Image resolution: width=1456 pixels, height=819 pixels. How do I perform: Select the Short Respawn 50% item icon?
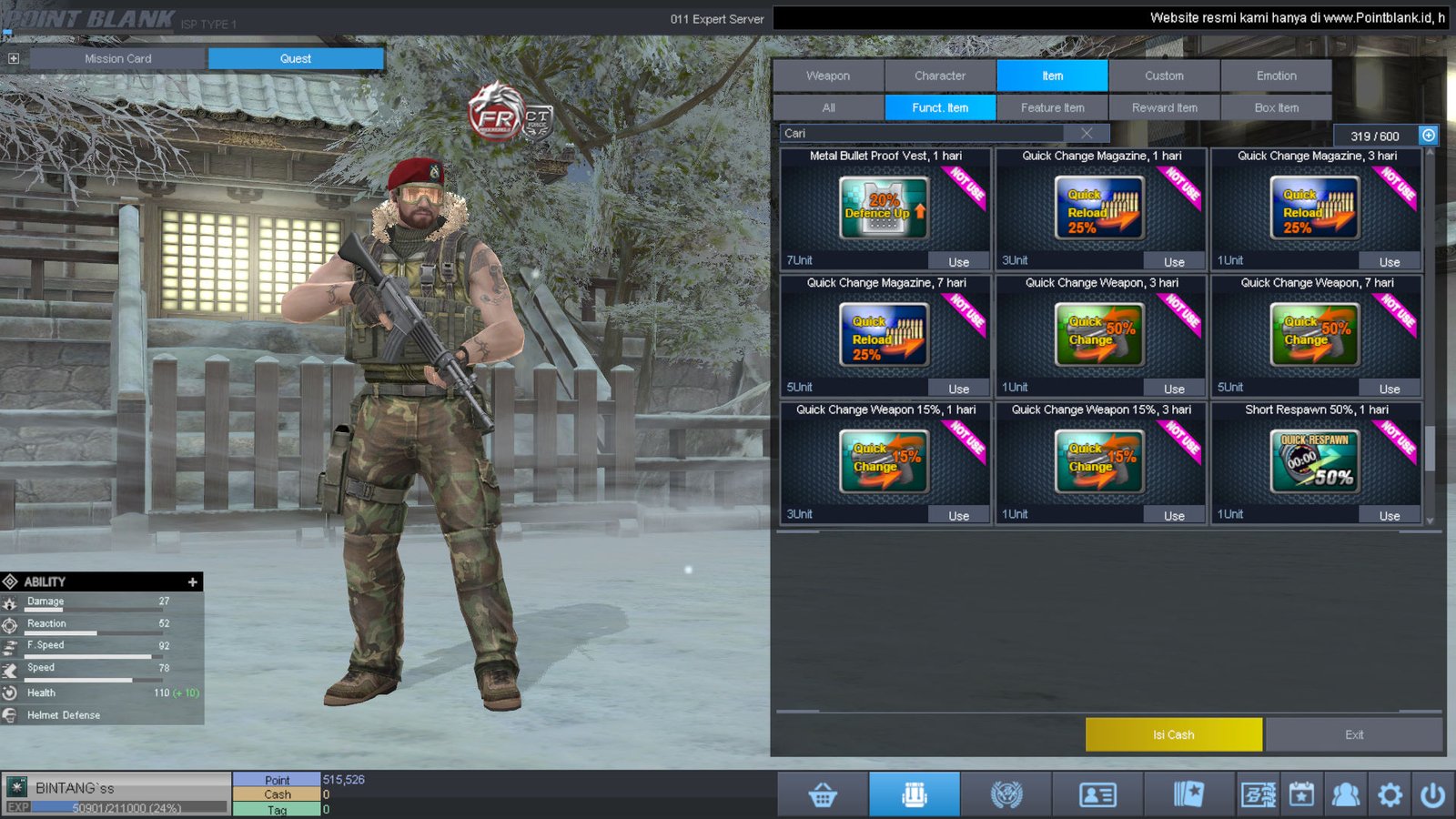[x=1316, y=461]
